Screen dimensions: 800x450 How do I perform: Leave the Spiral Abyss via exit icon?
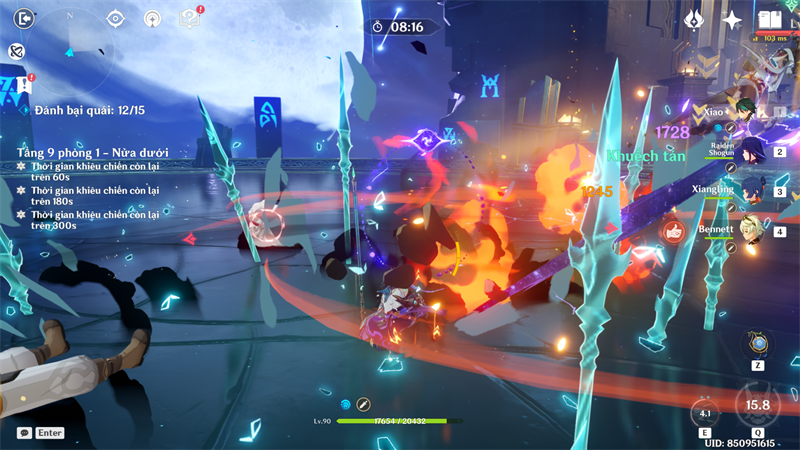pos(24,17)
